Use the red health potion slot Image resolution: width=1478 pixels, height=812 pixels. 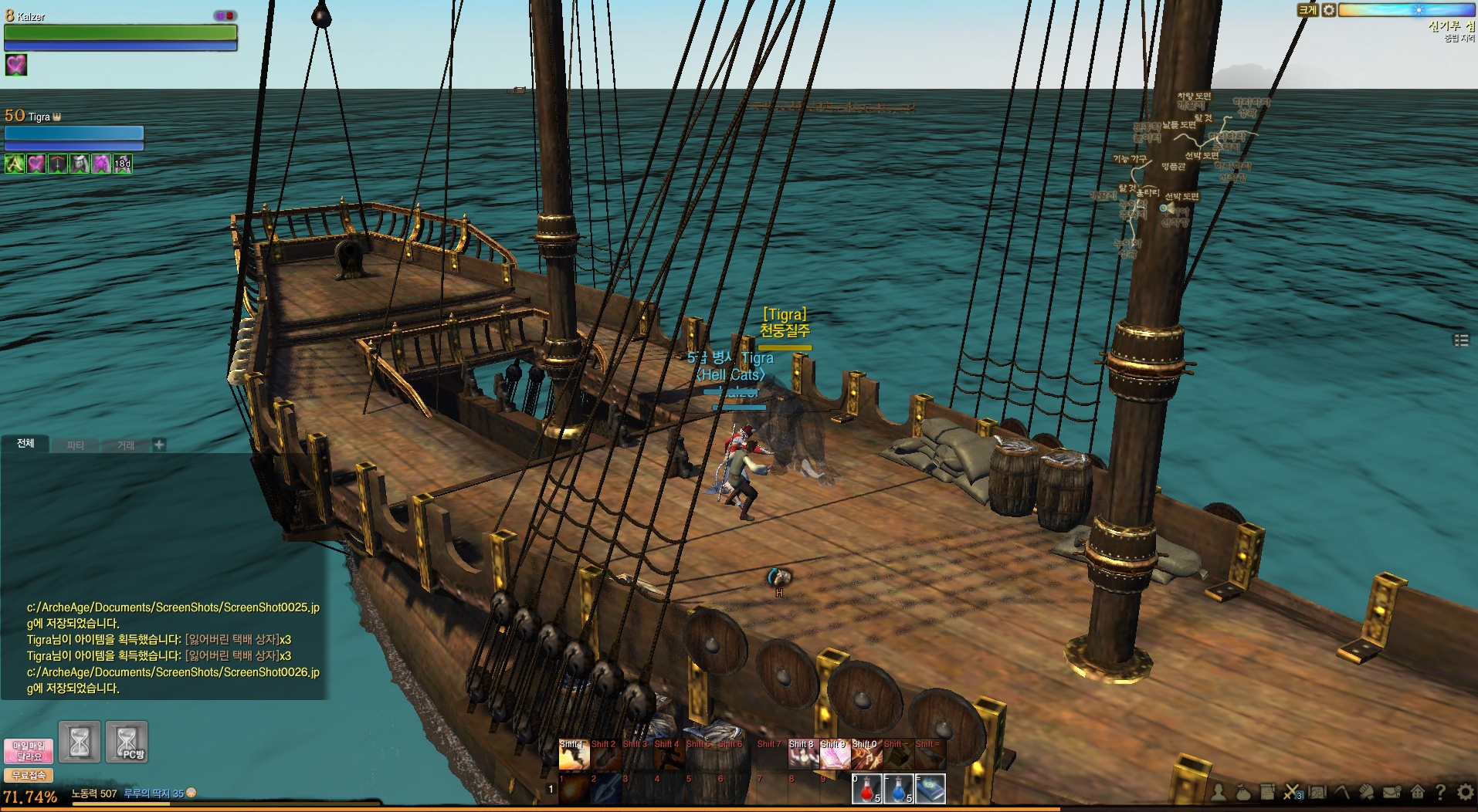coord(866,789)
